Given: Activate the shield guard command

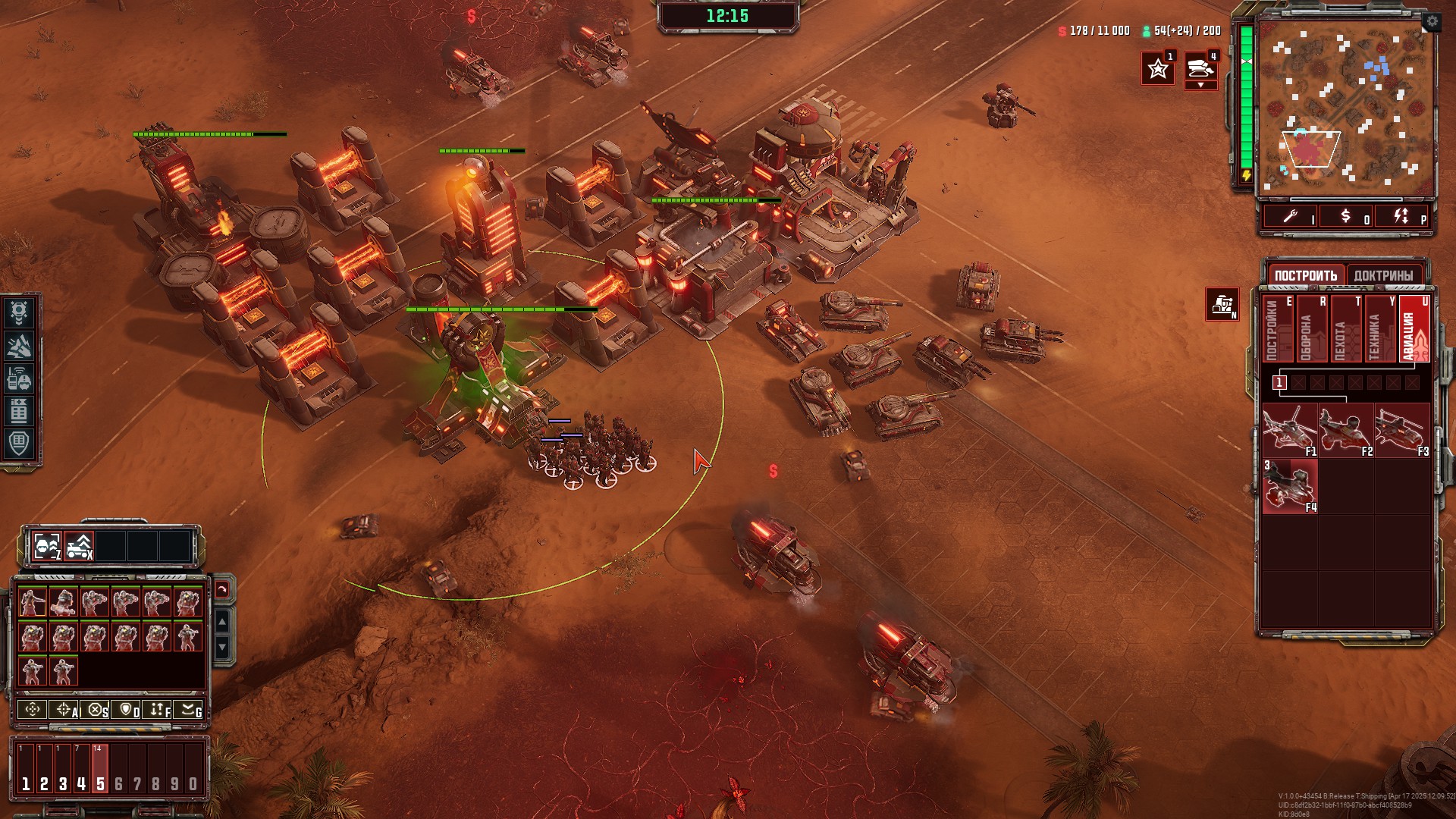Looking at the screenshot, I should click(x=126, y=710).
